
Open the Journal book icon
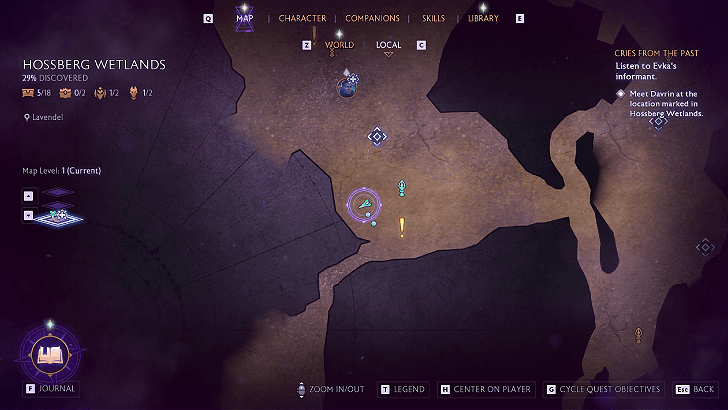[49, 353]
